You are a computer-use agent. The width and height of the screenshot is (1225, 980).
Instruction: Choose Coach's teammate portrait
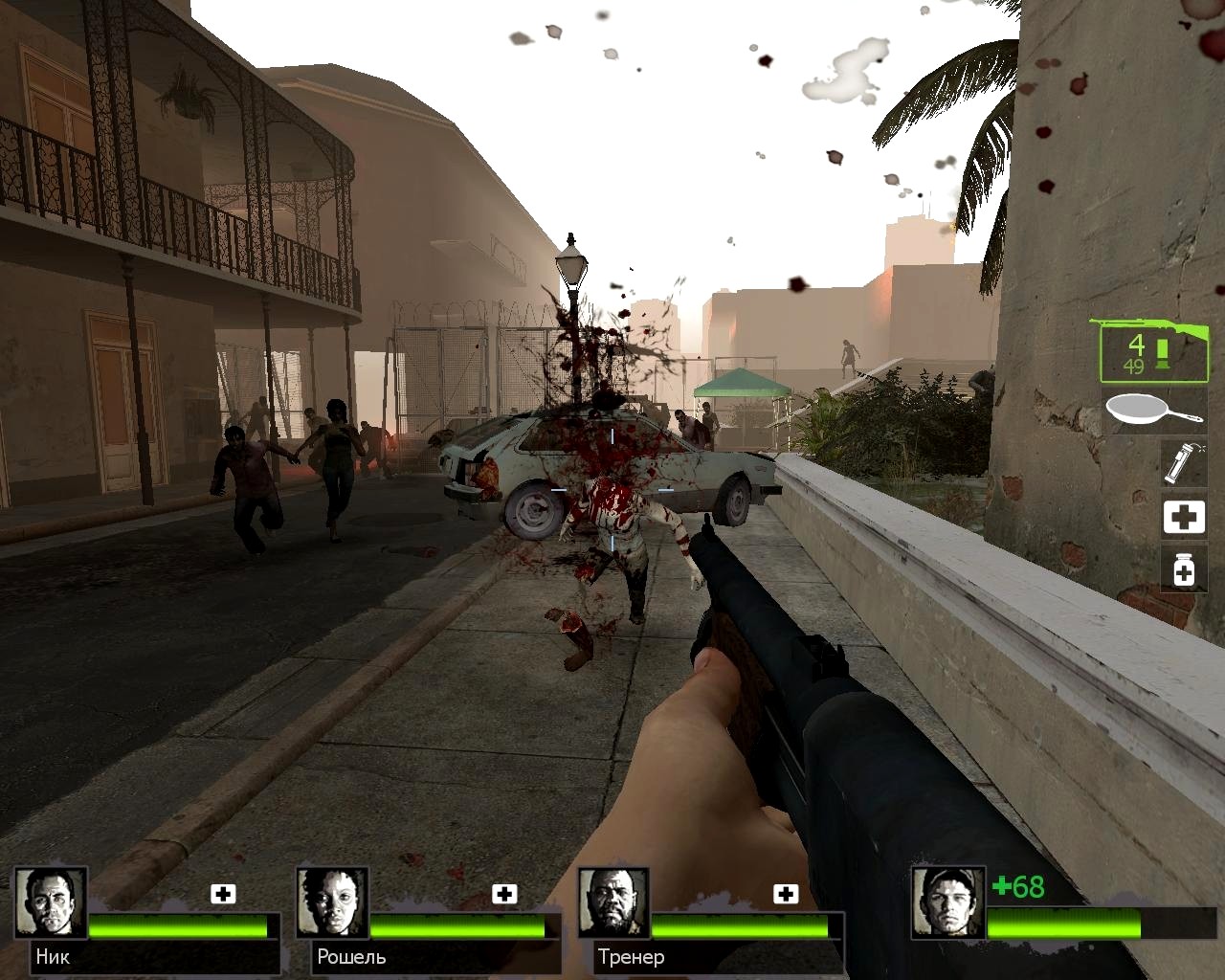pos(614,903)
